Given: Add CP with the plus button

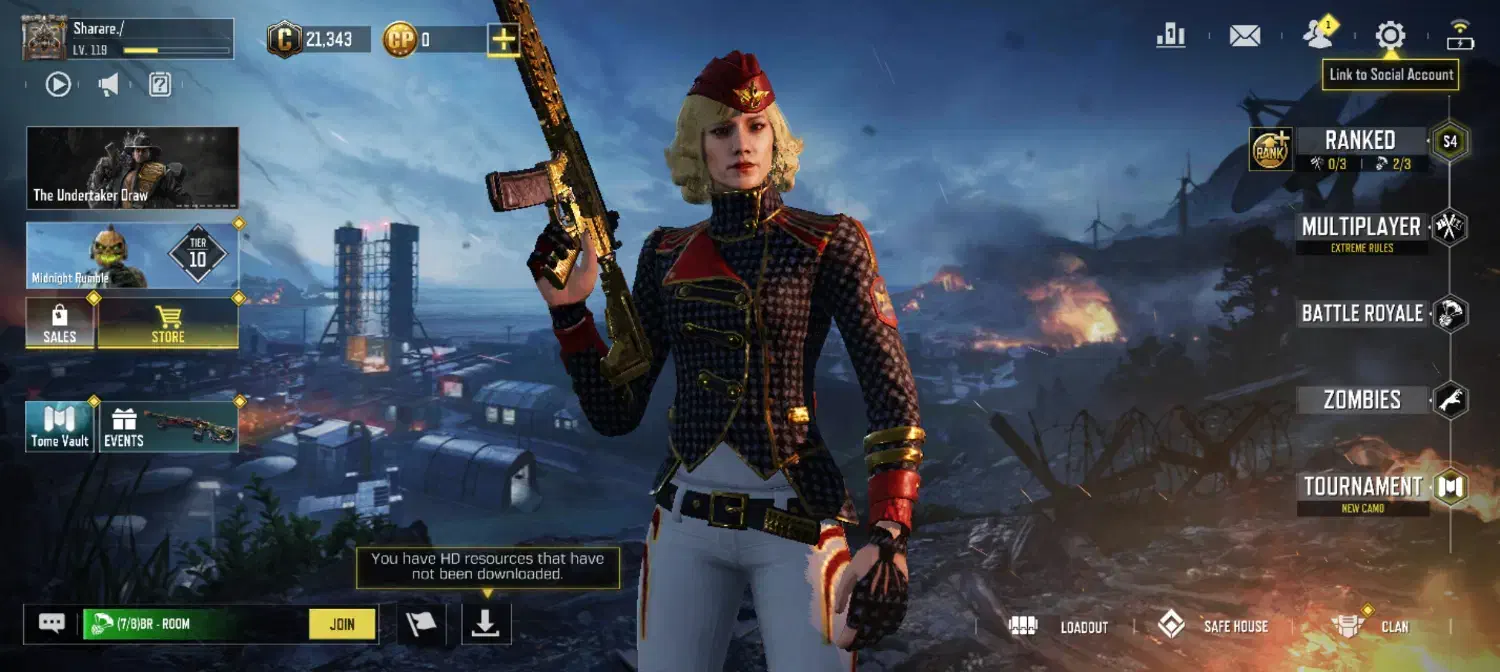Looking at the screenshot, I should (503, 40).
